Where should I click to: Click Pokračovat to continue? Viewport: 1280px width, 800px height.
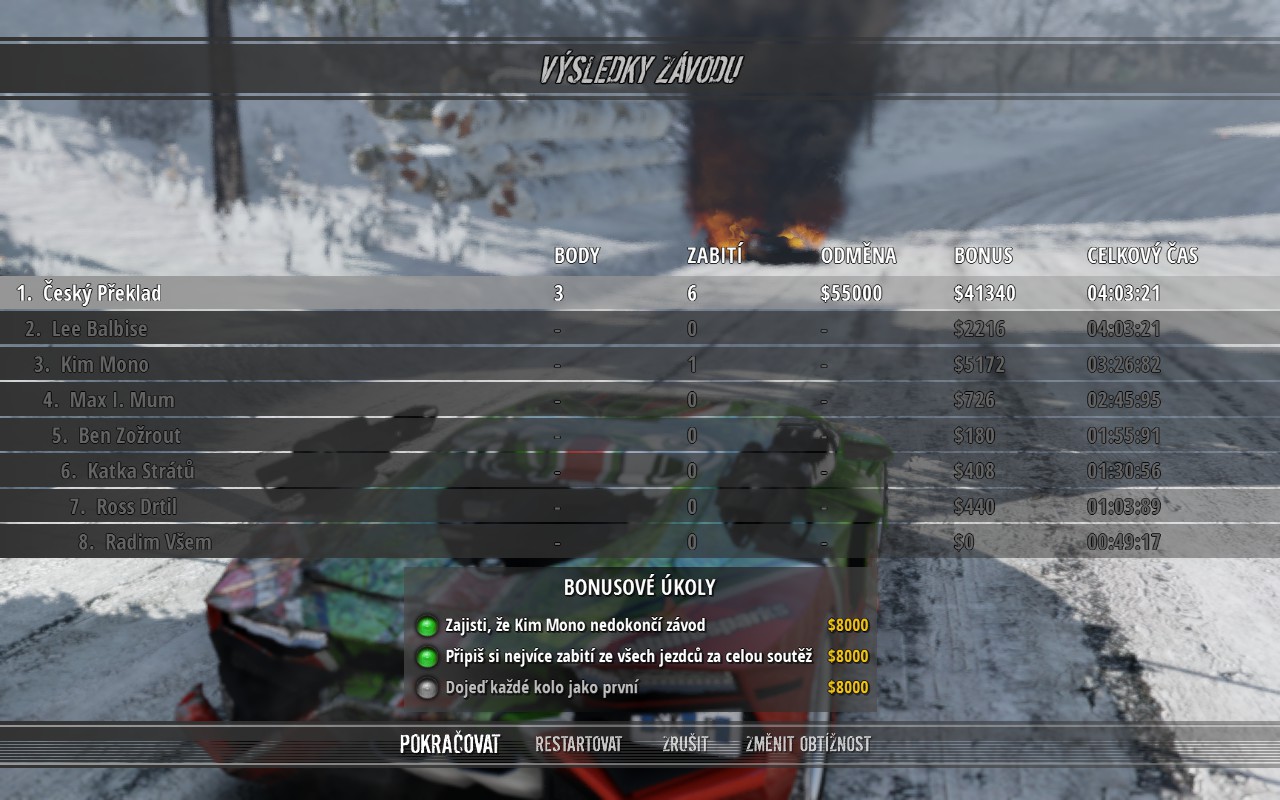(x=449, y=744)
